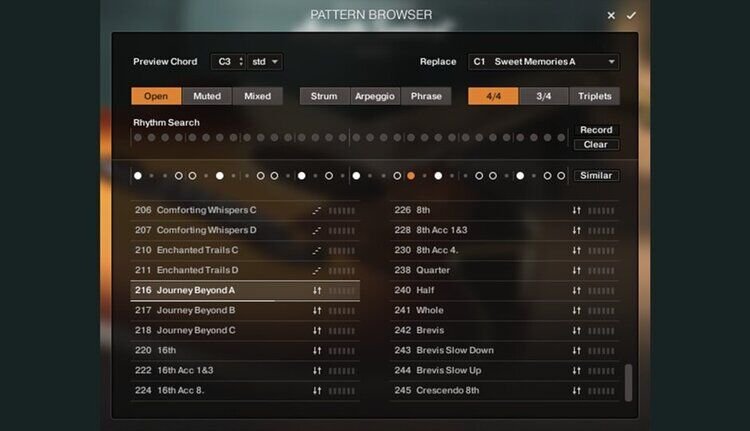This screenshot has width=750, height=431.
Task: Click the pattern list scrollbar handle
Action: [x=628, y=382]
